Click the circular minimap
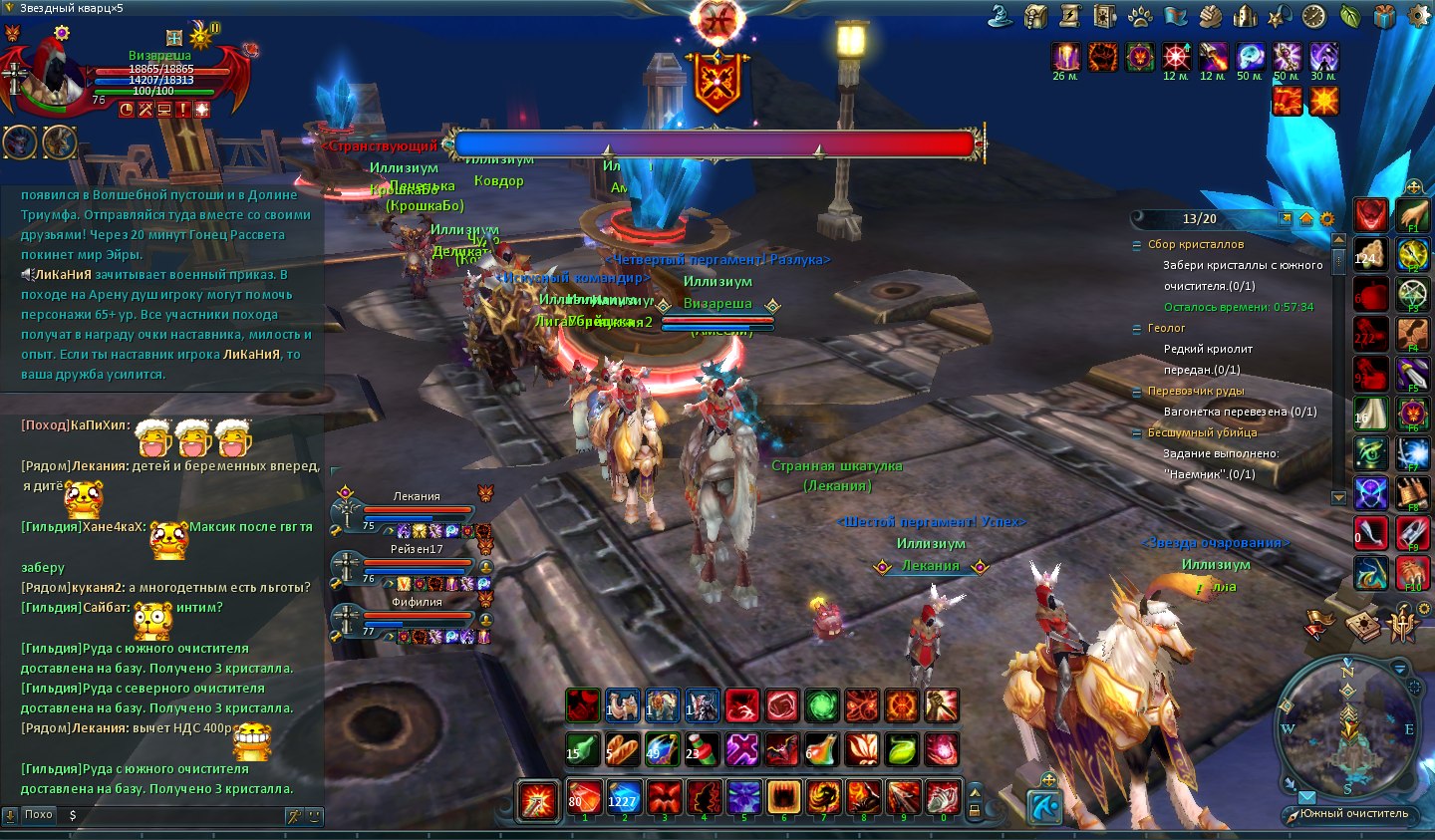 1348,726
